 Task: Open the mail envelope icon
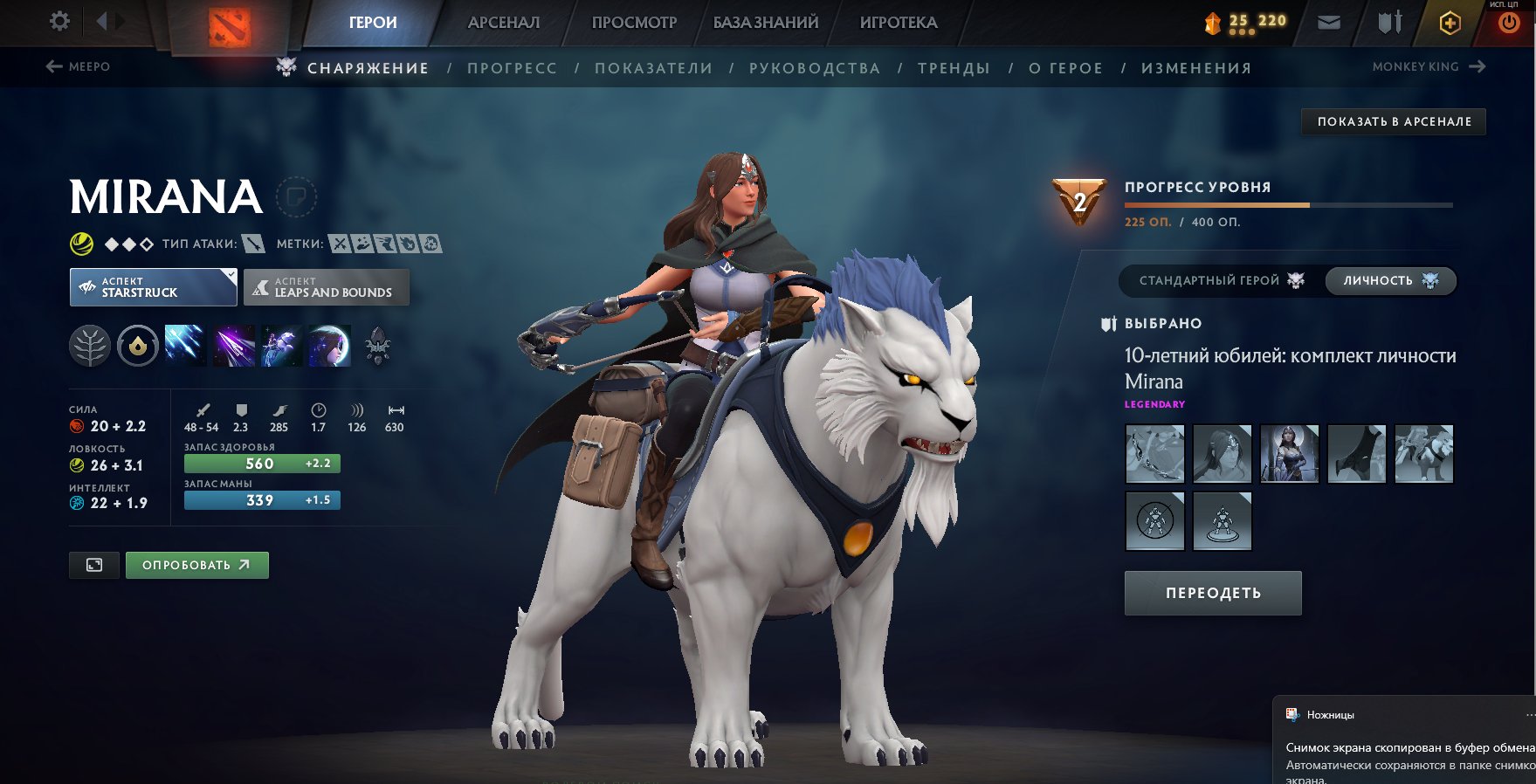pyautogui.click(x=1330, y=22)
